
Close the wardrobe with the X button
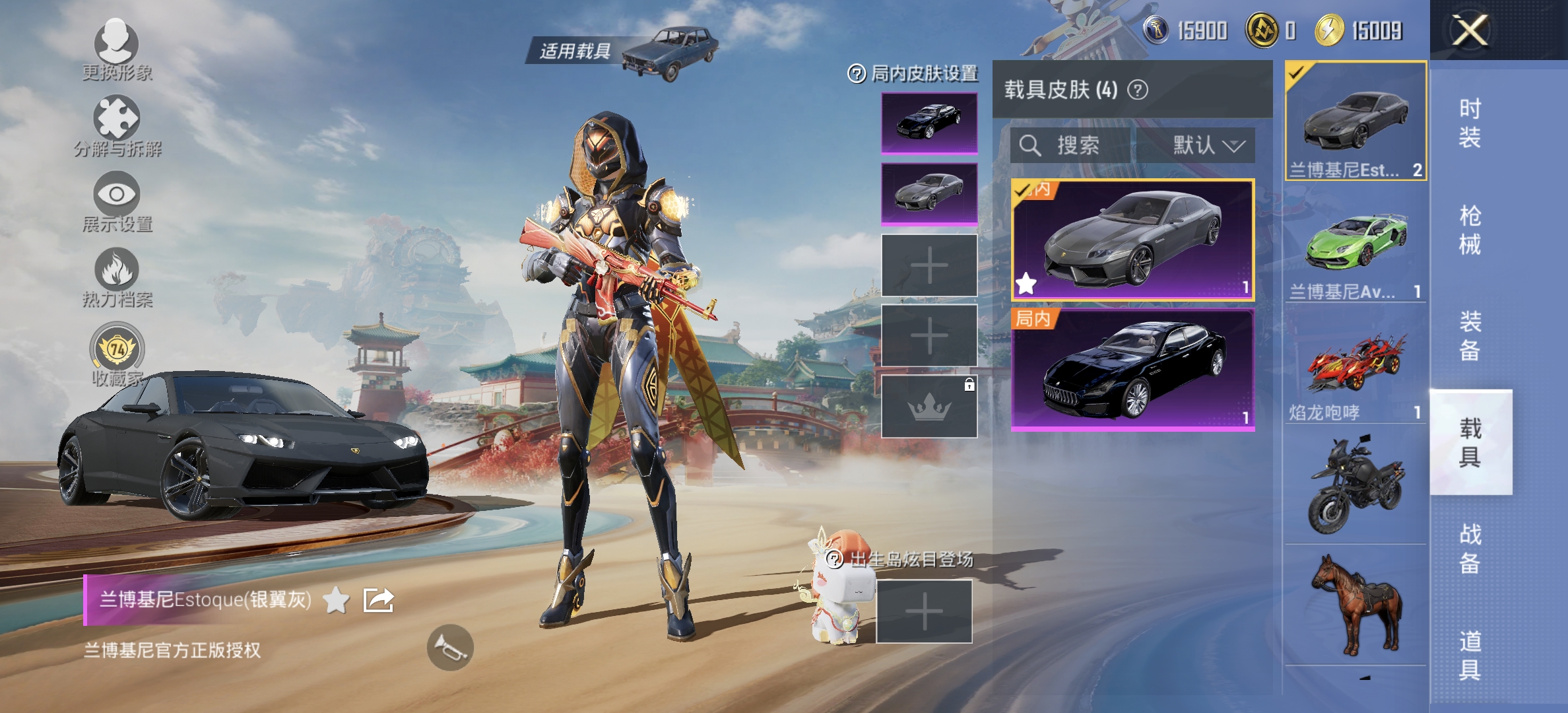tap(1470, 30)
